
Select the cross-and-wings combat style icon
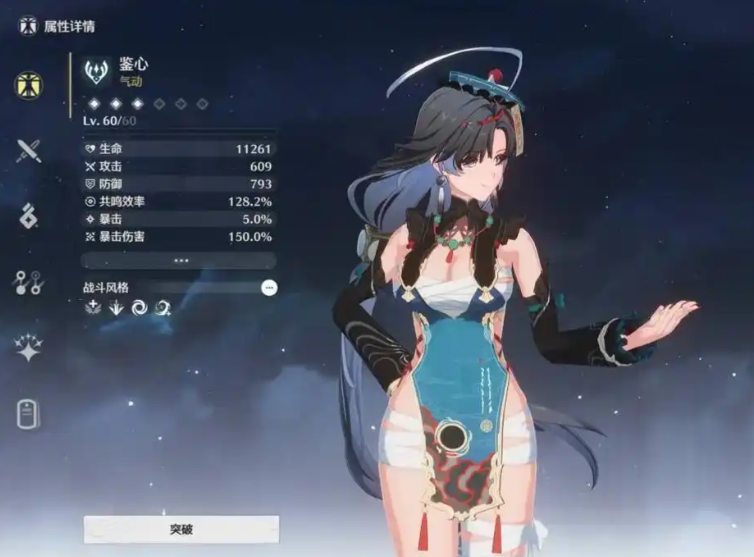(93, 308)
